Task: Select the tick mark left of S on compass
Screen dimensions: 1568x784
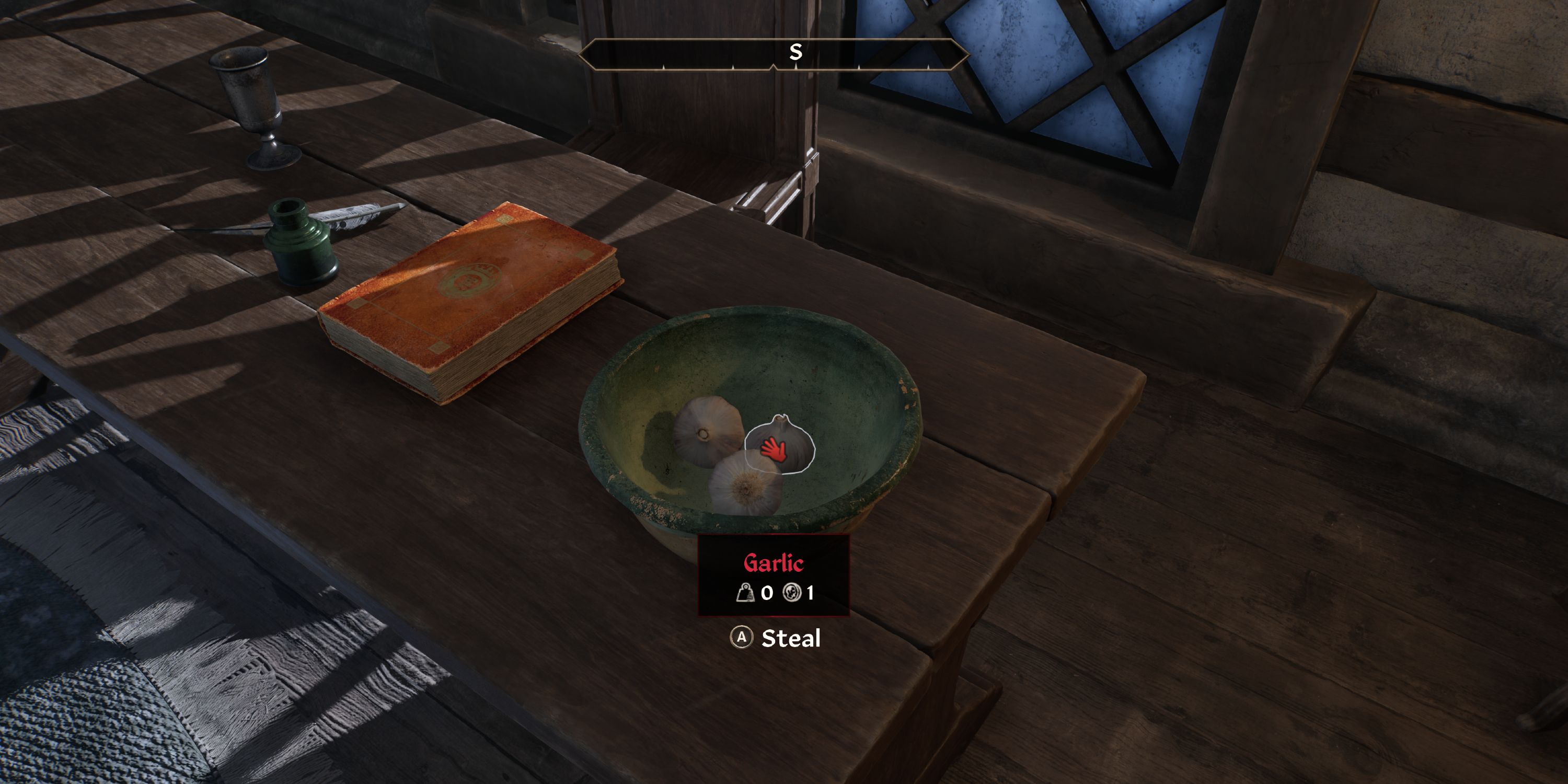Action: click(733, 67)
